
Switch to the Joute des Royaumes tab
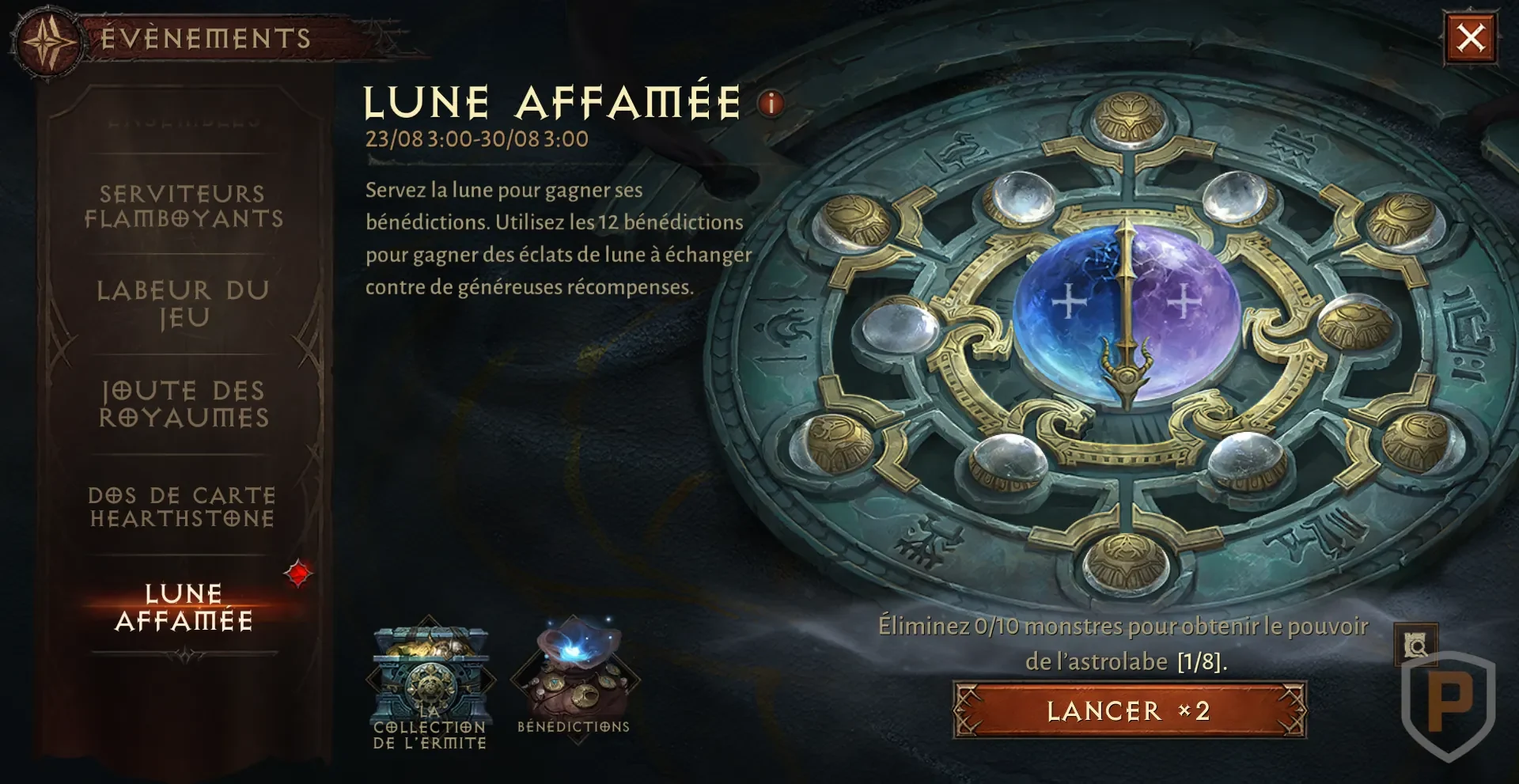[183, 403]
